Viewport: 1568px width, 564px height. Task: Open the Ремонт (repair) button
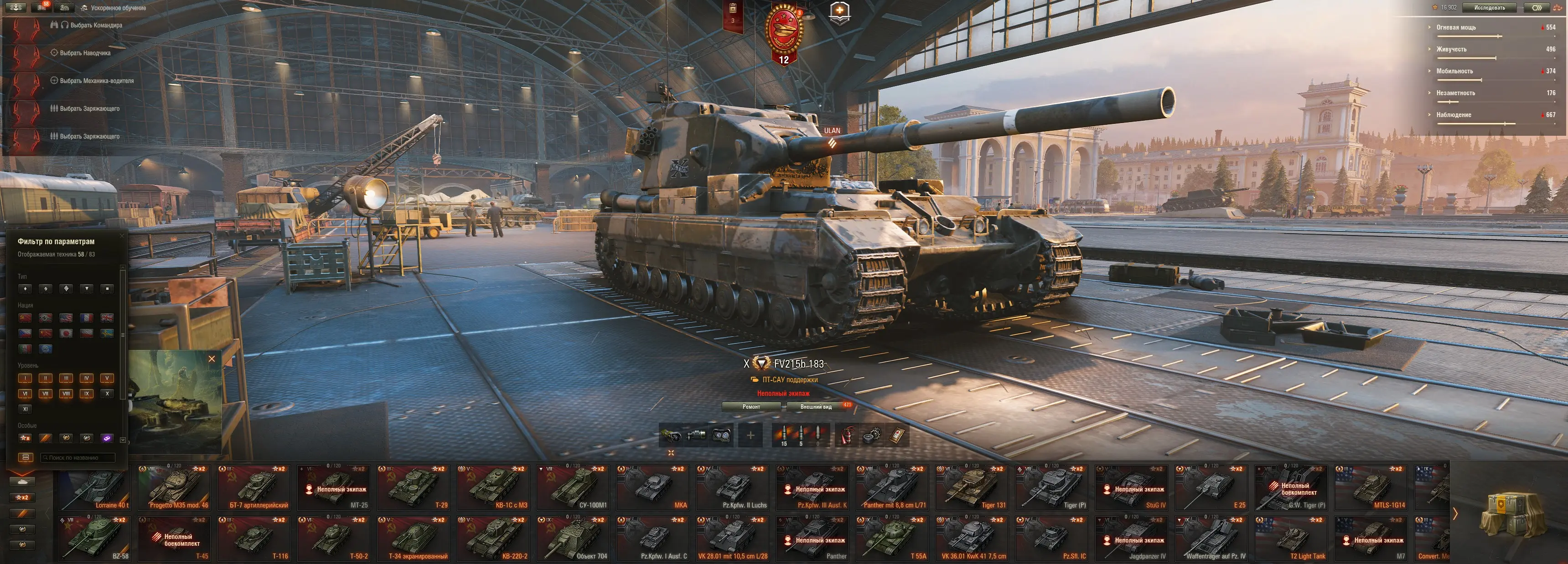click(751, 406)
